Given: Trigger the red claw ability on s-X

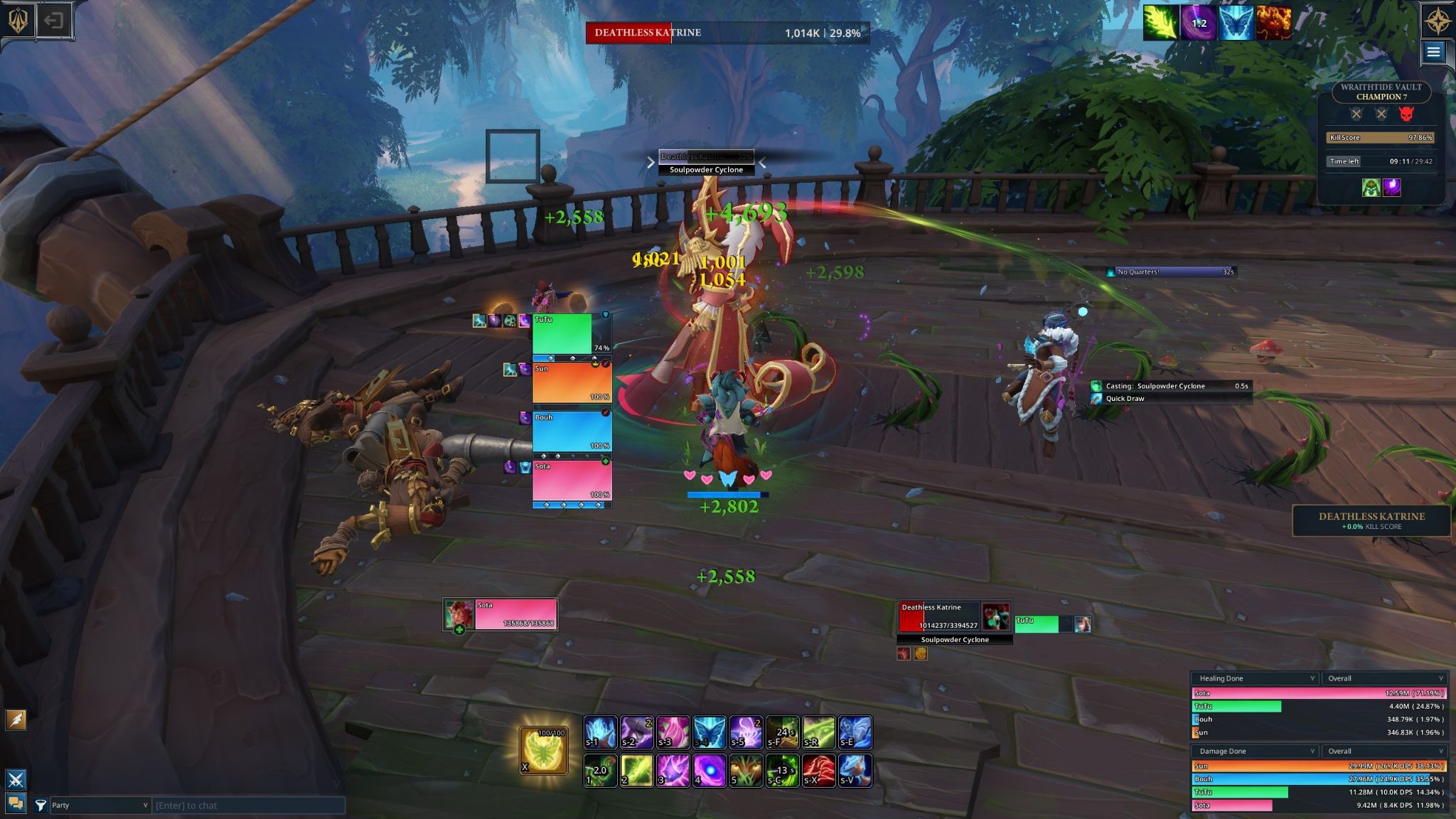Looking at the screenshot, I should point(818,771).
